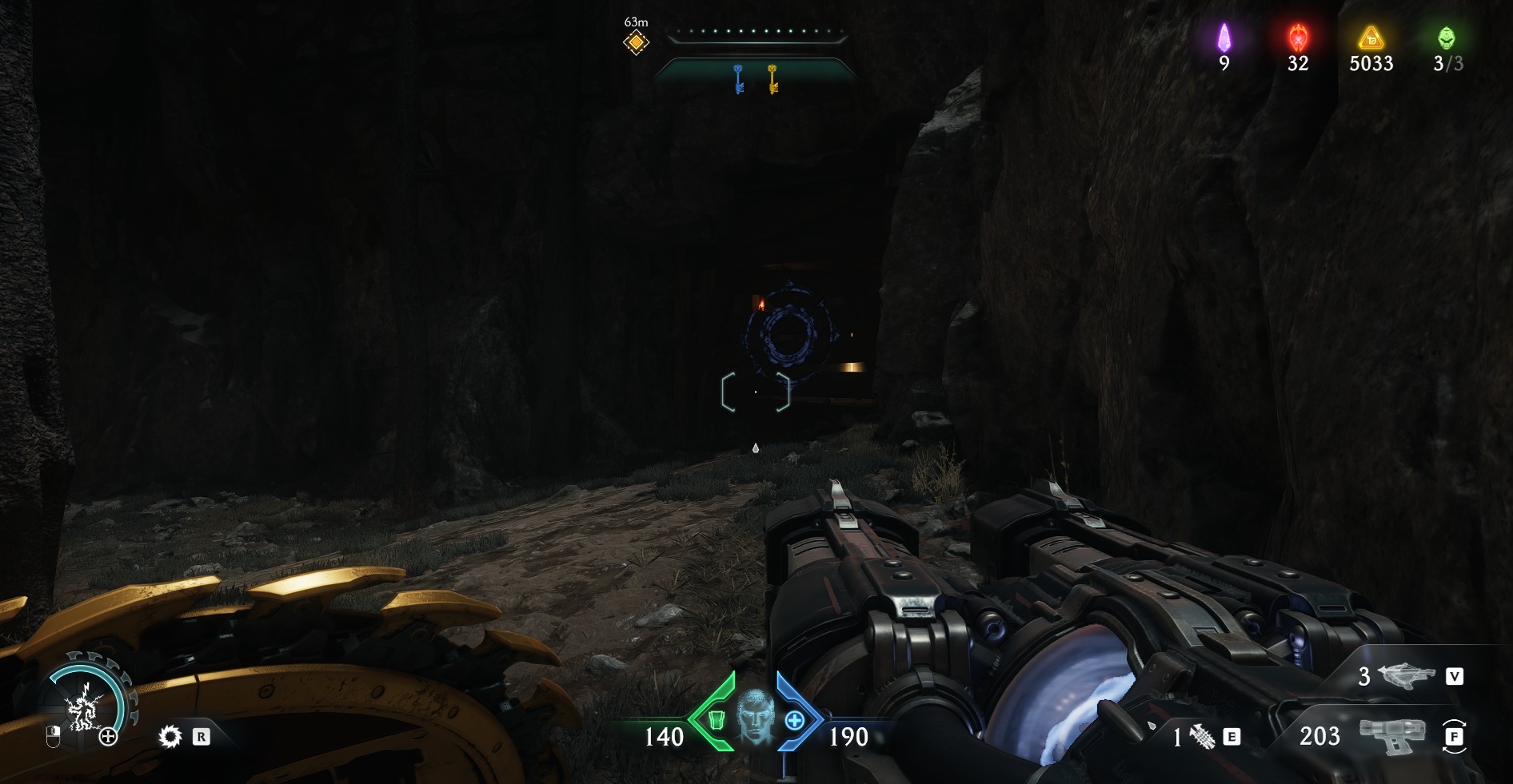This screenshot has height=784, width=1513.
Task: Open the gold currency icon
Action: pyautogui.click(x=1371, y=38)
